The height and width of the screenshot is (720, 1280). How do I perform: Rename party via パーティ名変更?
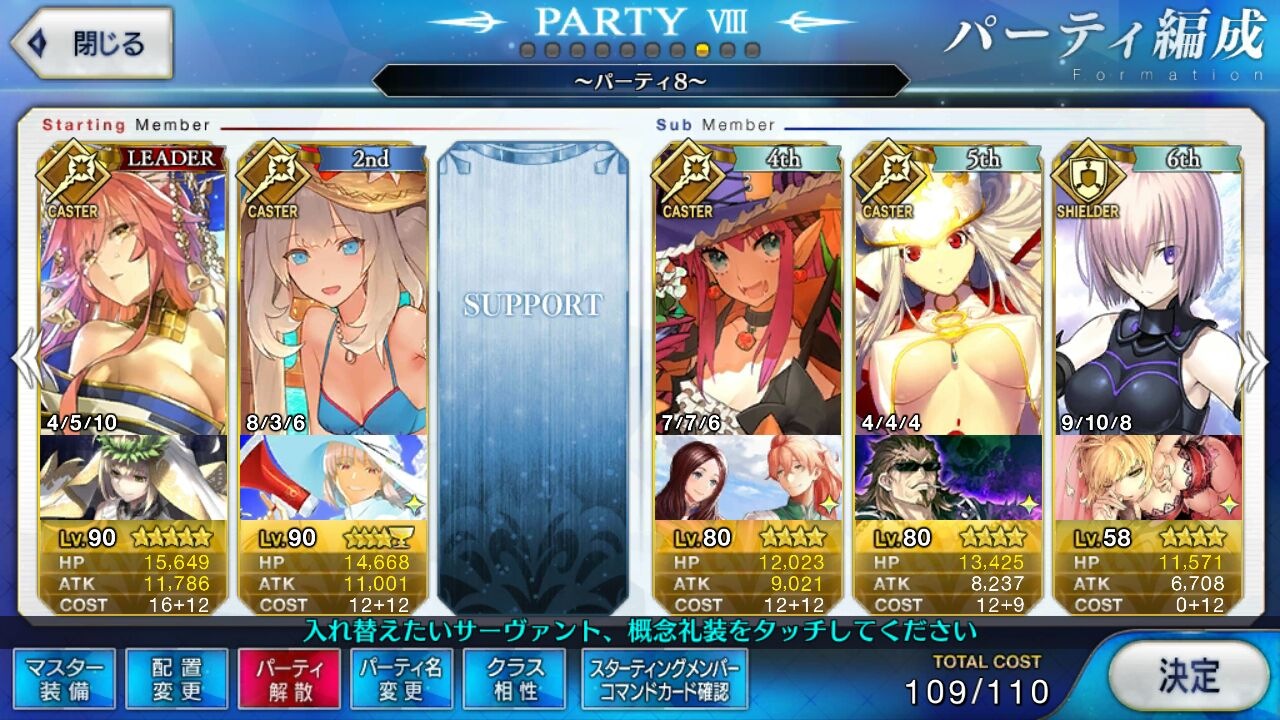pos(401,679)
